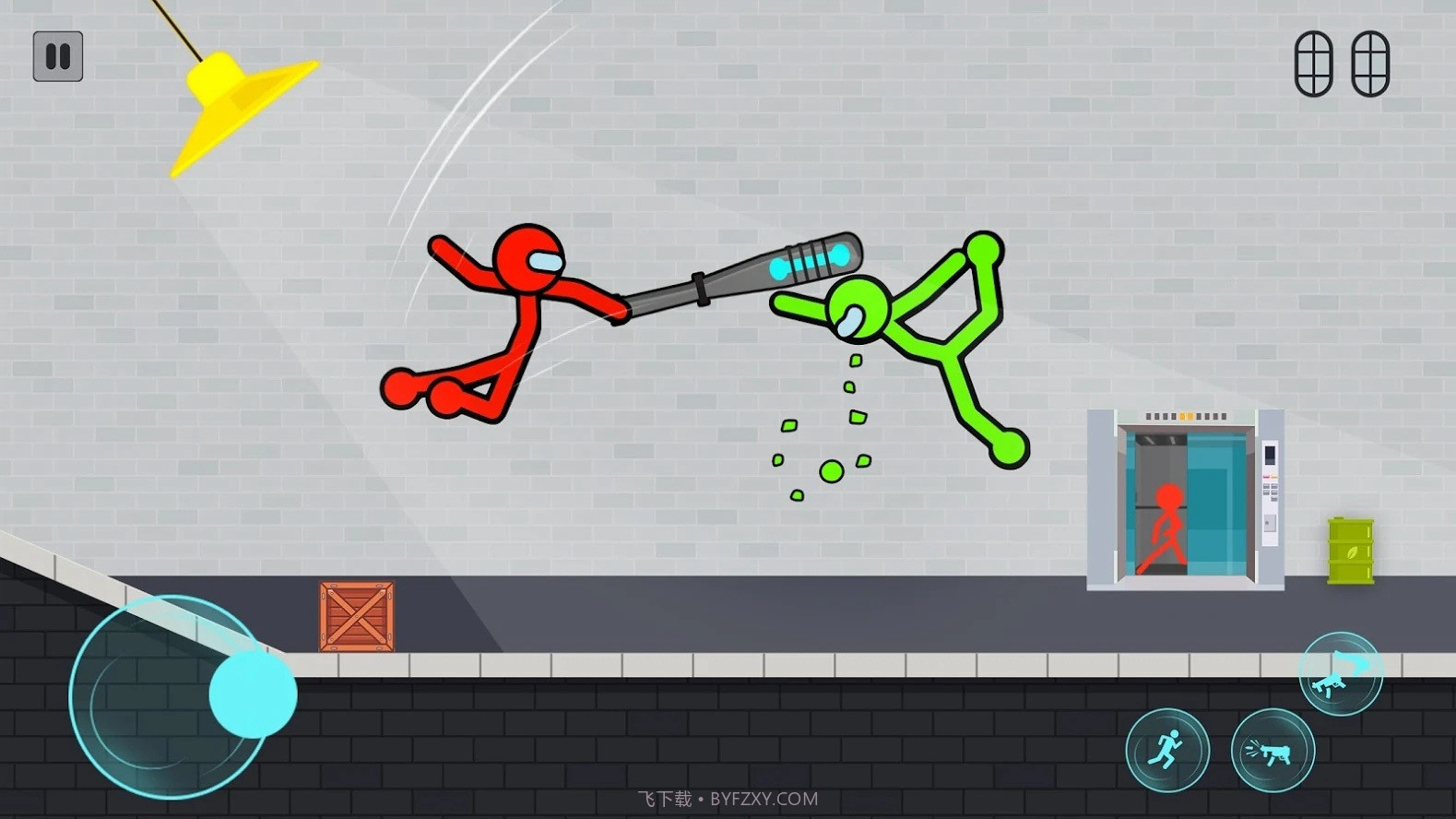Pause the game with the top-left button
The width and height of the screenshot is (1456, 819).
click(58, 57)
